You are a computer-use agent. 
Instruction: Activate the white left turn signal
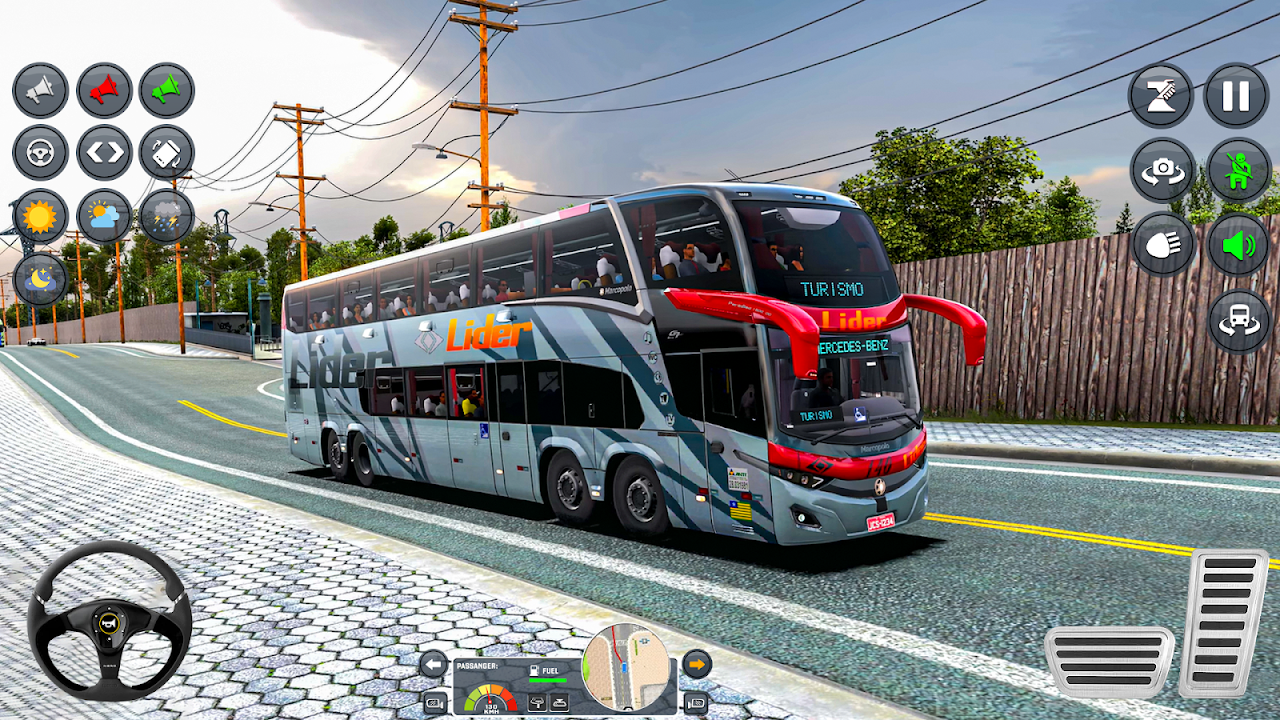pyautogui.click(x=433, y=663)
